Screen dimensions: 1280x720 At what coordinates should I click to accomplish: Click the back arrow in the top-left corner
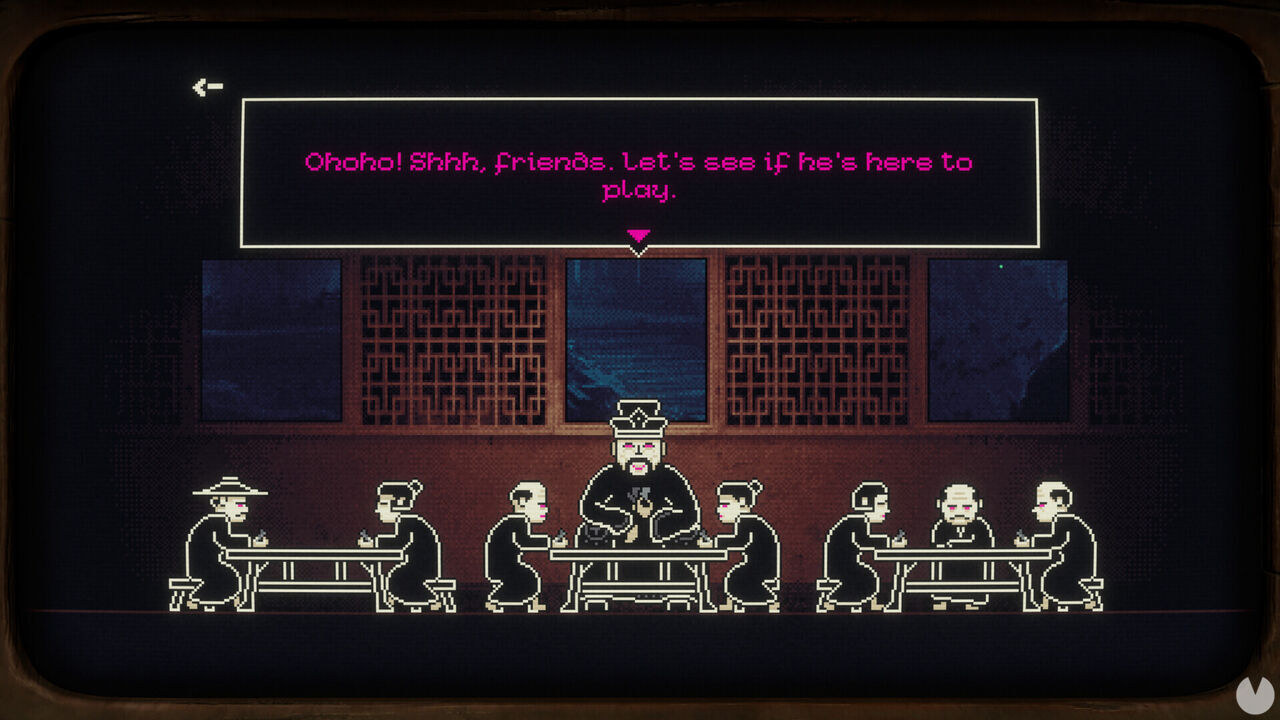click(x=205, y=85)
